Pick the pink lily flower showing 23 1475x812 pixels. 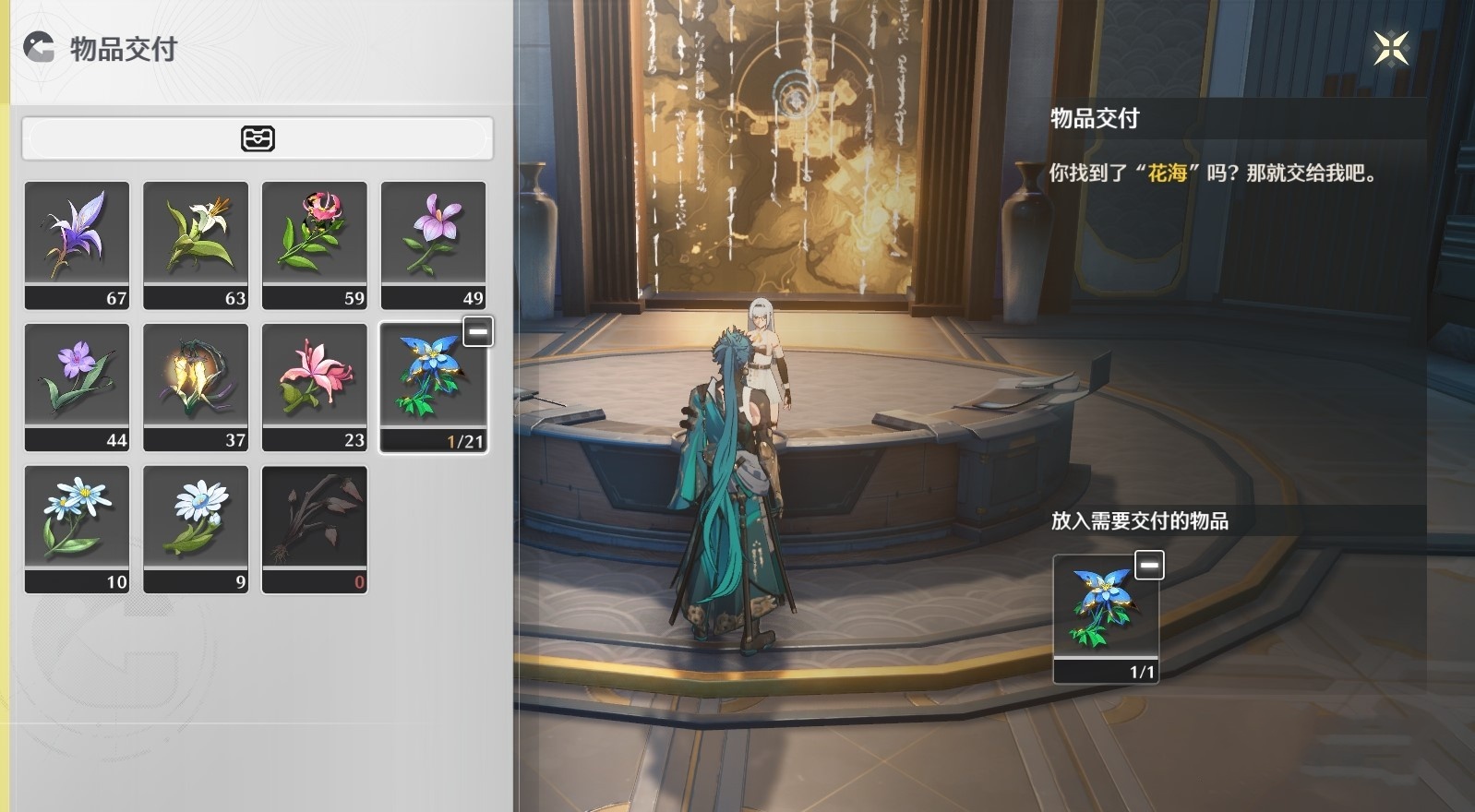click(315, 387)
